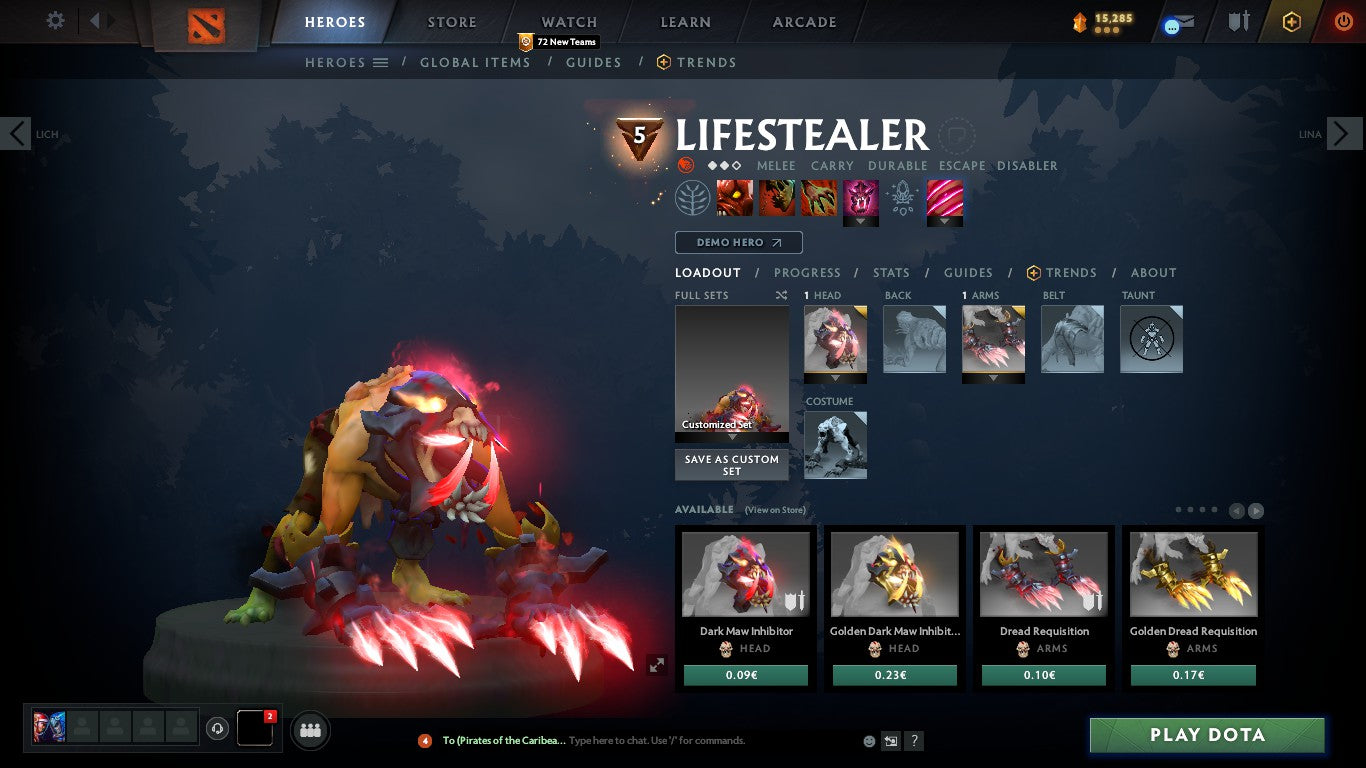Toggle the in-game drawing icon near chat

(890, 740)
